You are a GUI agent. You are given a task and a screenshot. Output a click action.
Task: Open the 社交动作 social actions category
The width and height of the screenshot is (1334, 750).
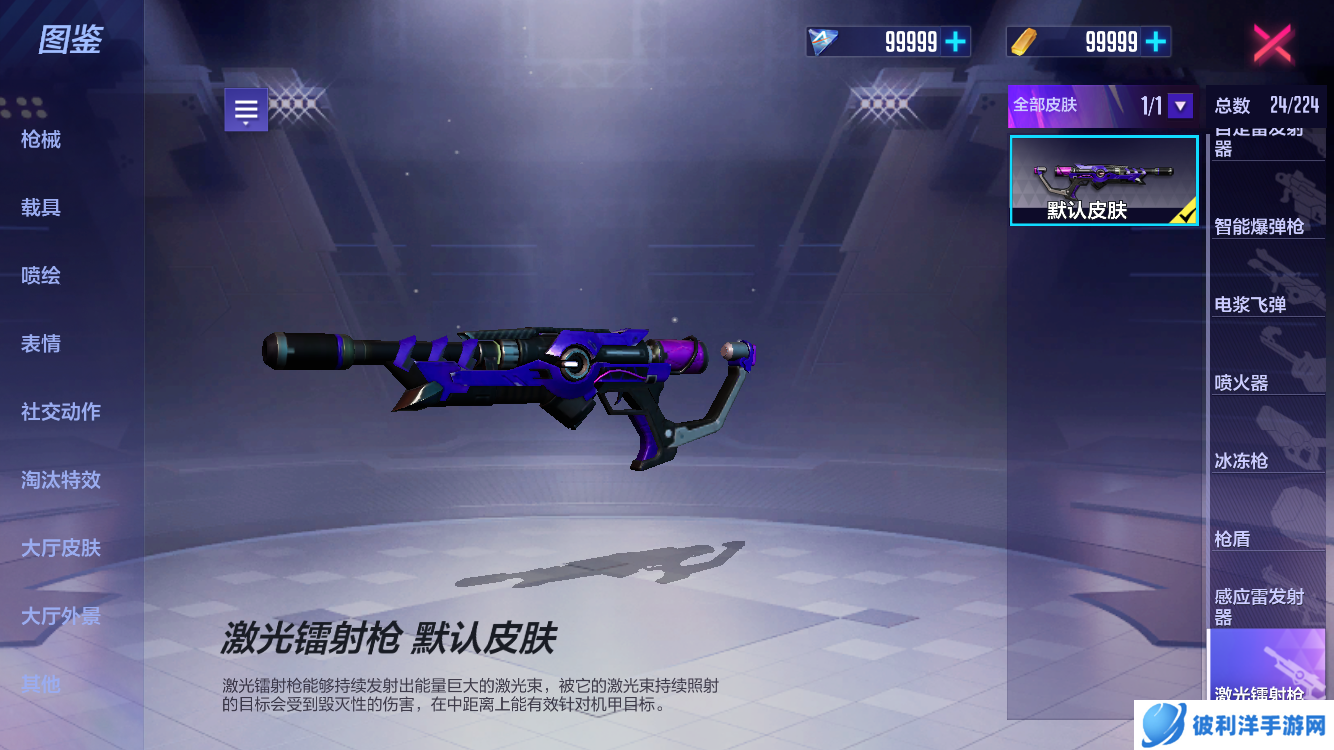pyautogui.click(x=61, y=411)
